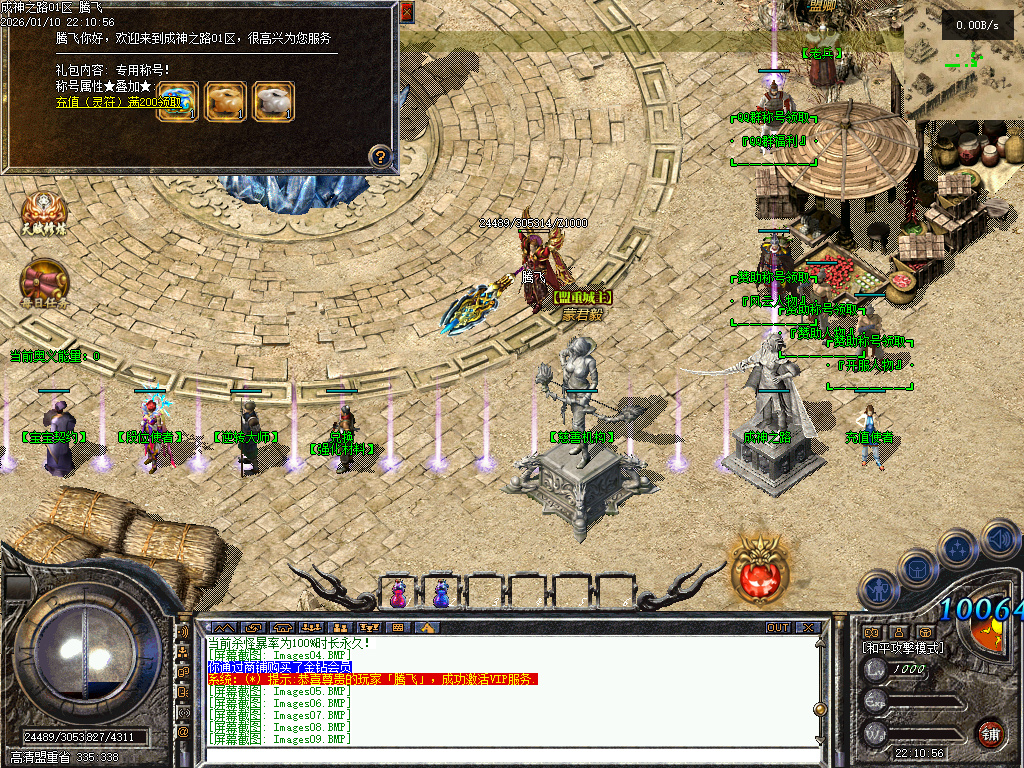
Task: Open the red 铺 shop button
Action: pos(990,732)
